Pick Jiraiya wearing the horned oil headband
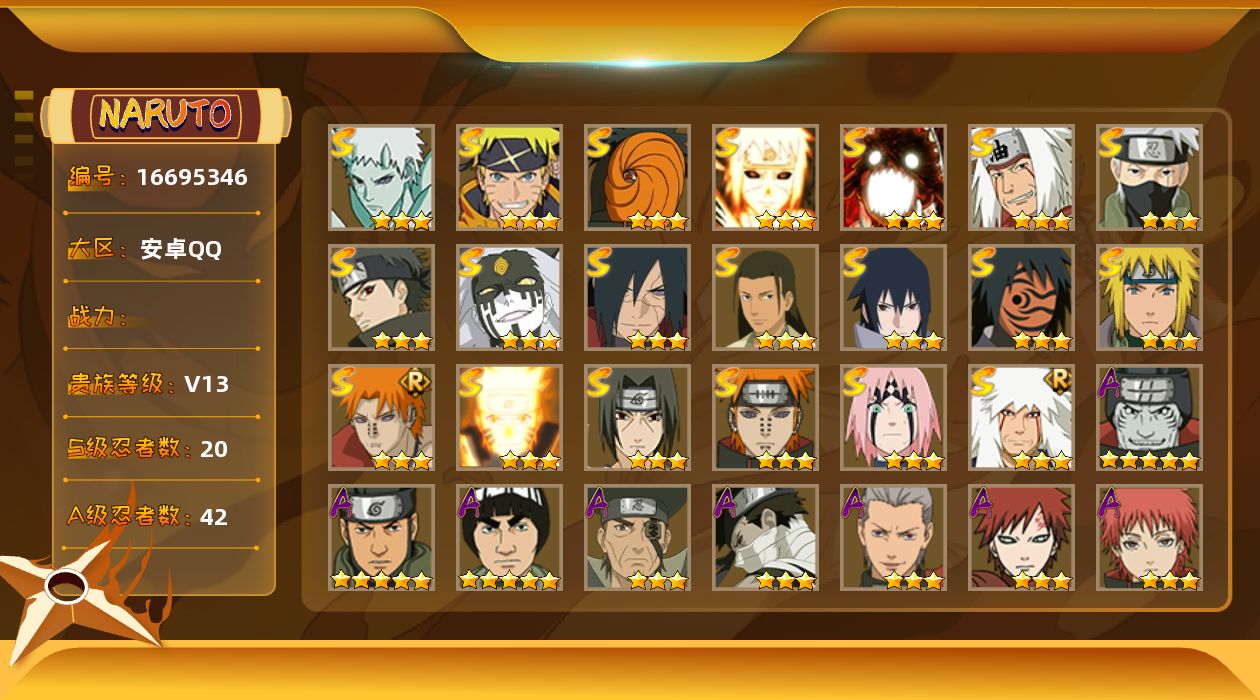This screenshot has width=1260, height=700. (x=1021, y=177)
